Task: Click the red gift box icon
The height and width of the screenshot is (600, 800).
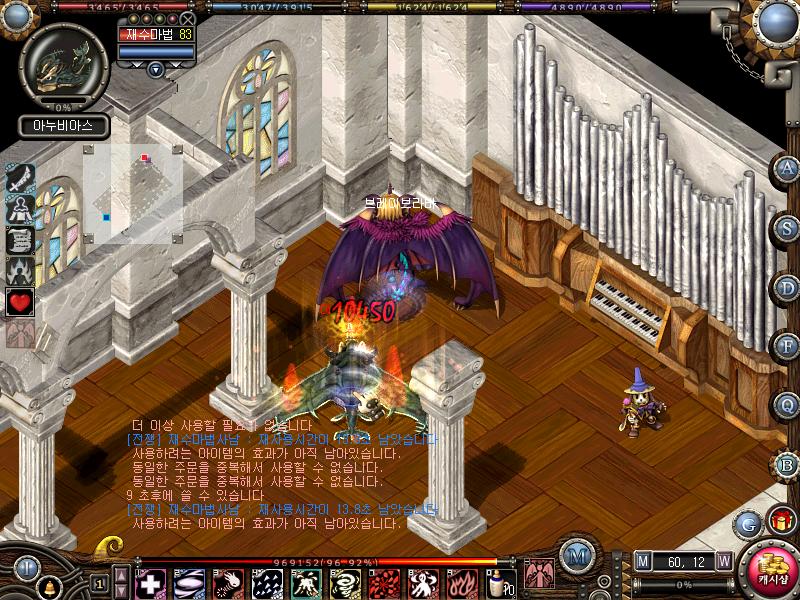Action: (x=780, y=519)
